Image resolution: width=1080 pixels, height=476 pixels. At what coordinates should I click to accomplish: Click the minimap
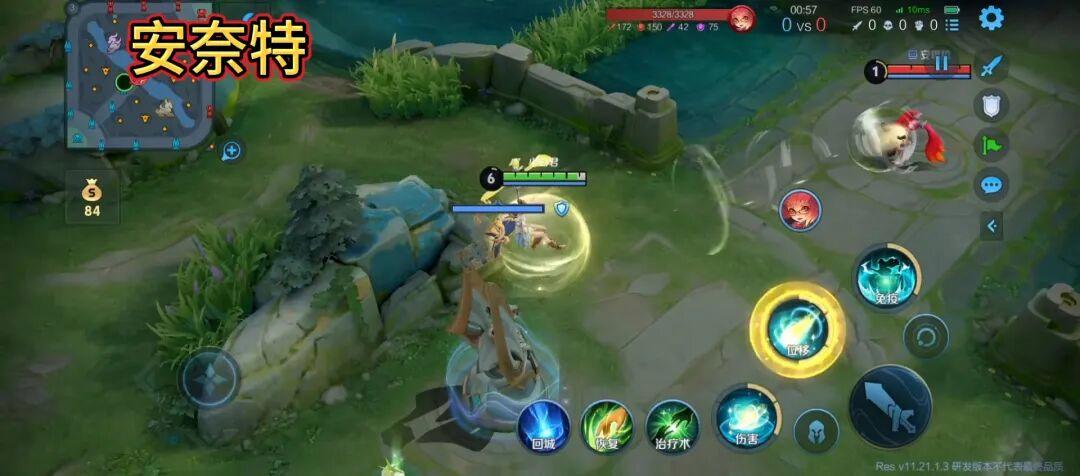[140, 77]
